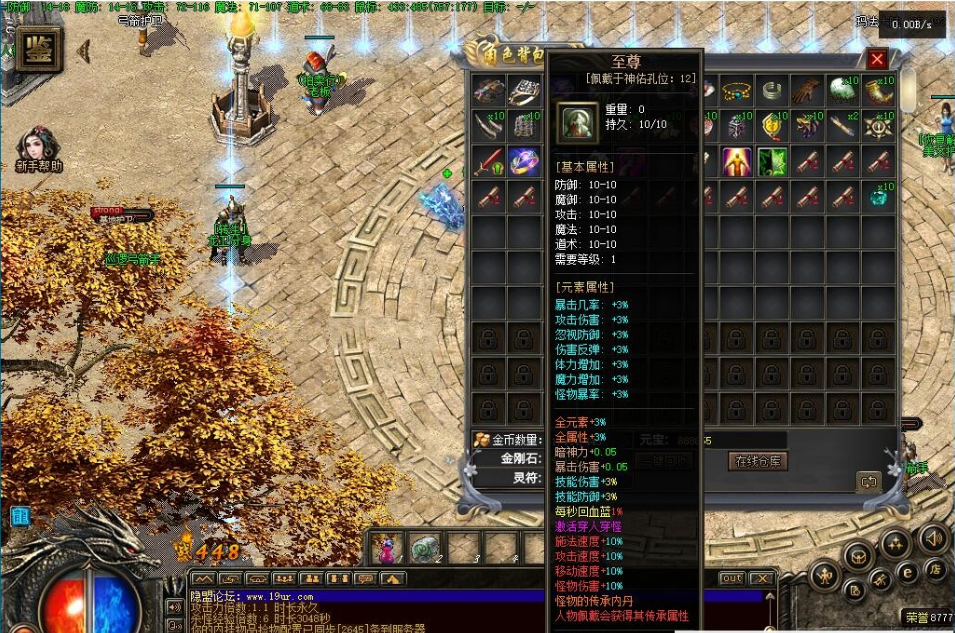
Task: Open the 新手帮助 newbie help portrait
Action: coord(39,146)
